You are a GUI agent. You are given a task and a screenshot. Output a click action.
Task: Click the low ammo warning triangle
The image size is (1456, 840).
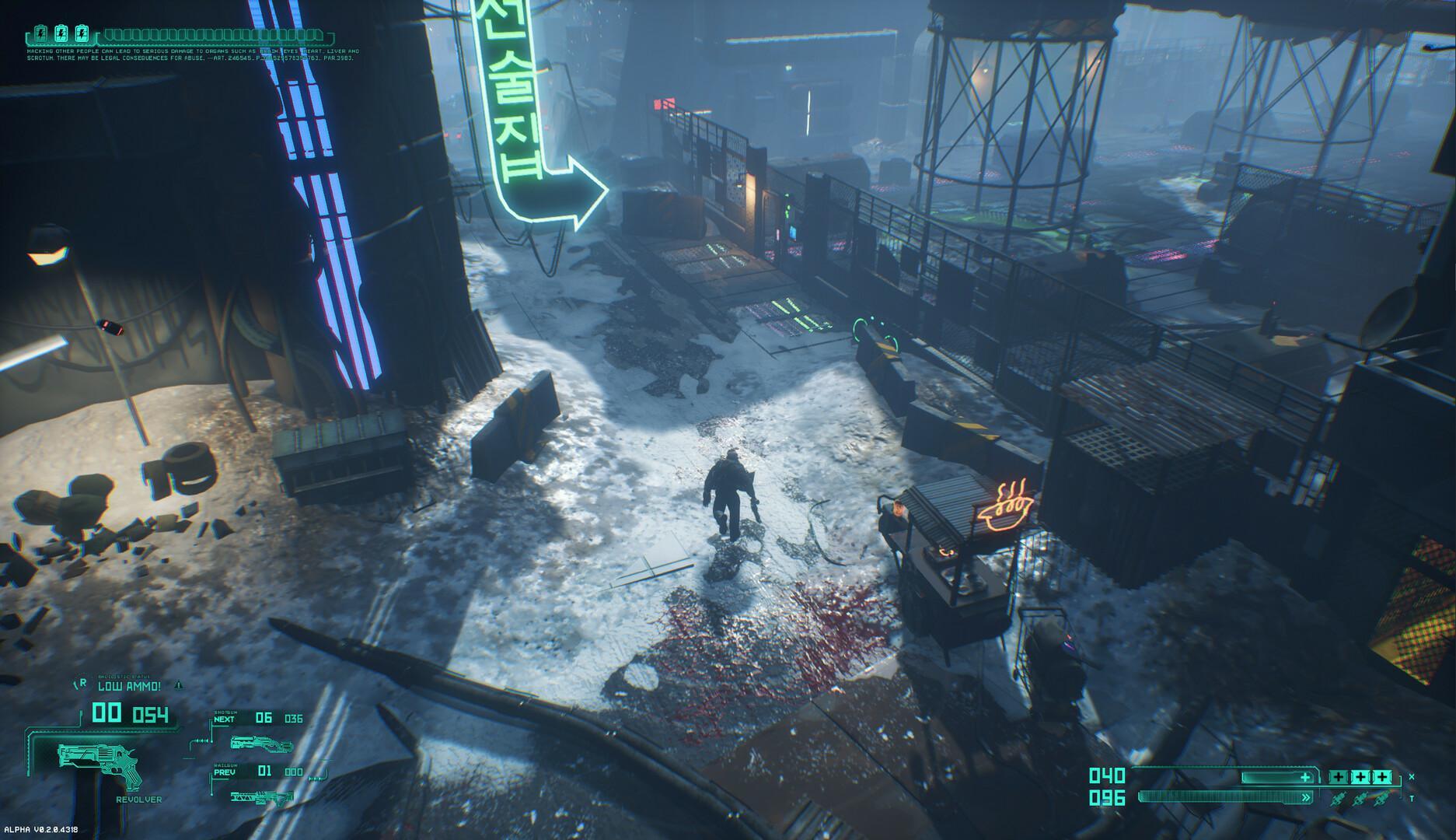click(x=178, y=685)
